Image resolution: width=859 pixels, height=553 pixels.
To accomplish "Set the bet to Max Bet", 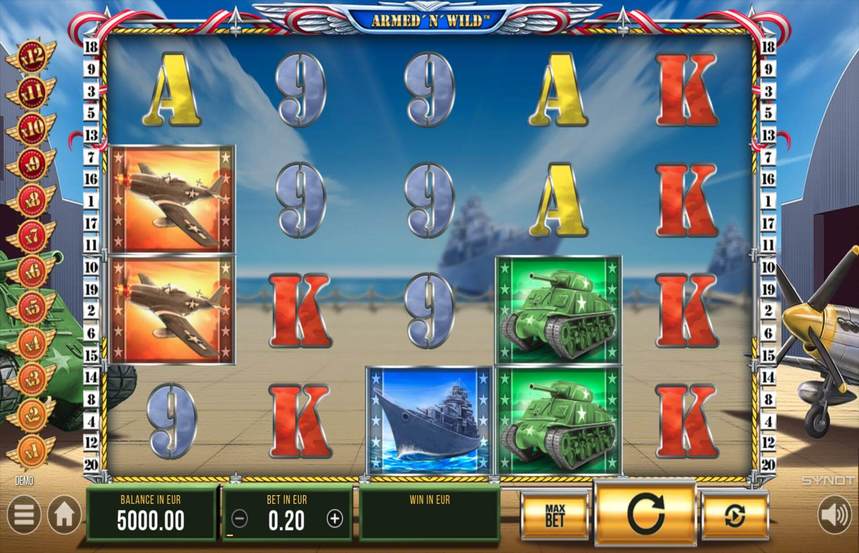I will pyautogui.click(x=555, y=516).
